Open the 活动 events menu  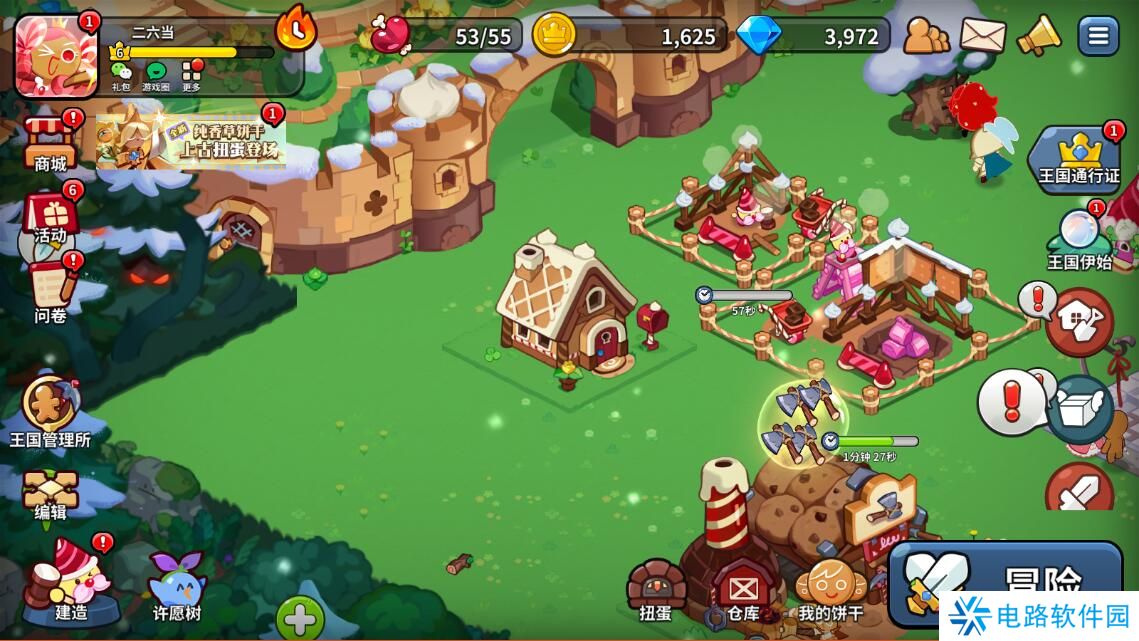click(x=50, y=216)
